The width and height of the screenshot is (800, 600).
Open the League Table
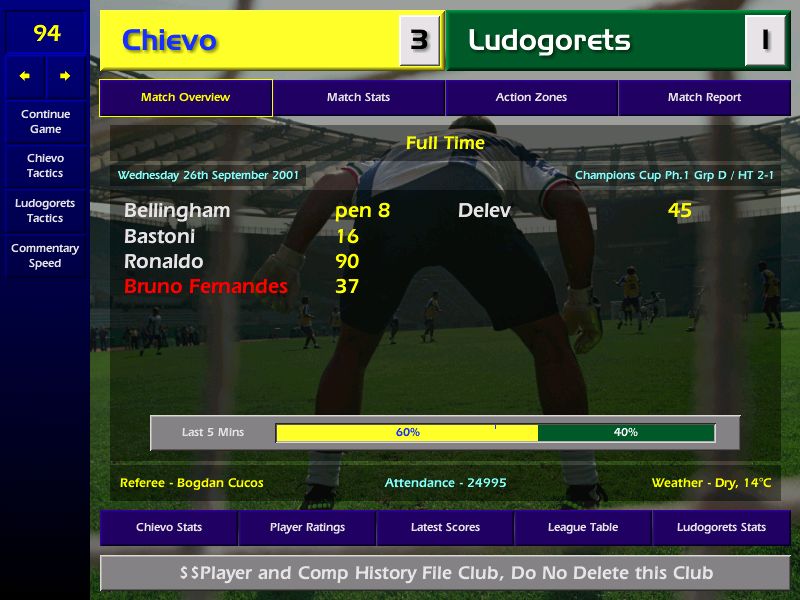pyautogui.click(x=583, y=527)
